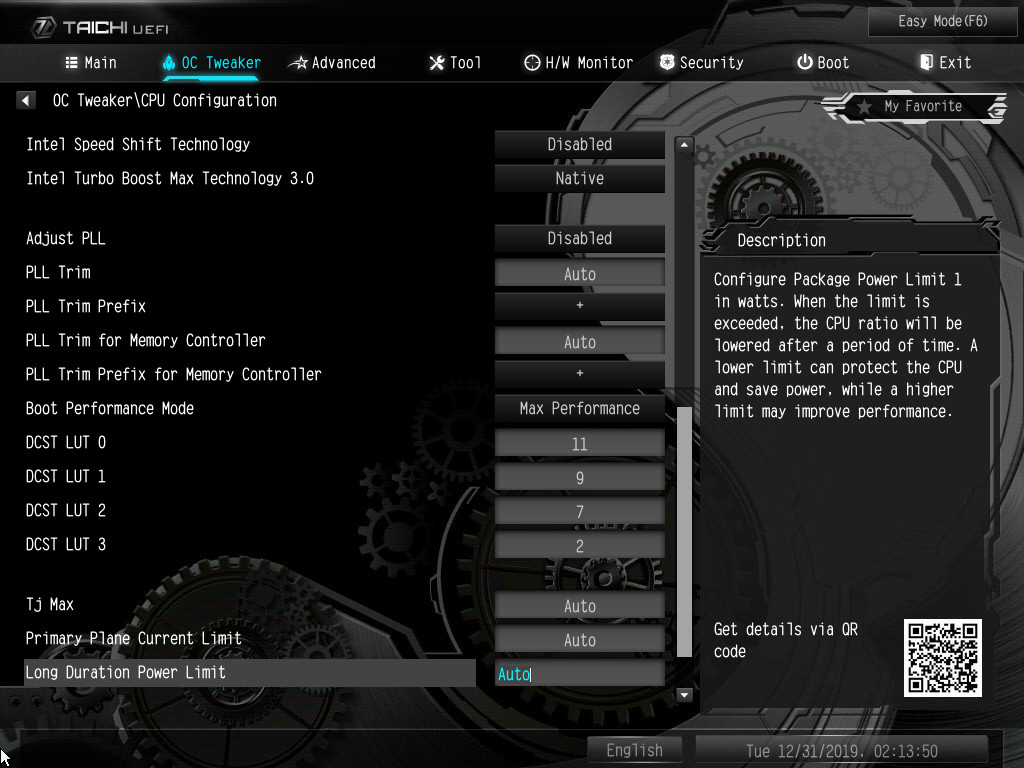Open the Advanced tab
Image resolution: width=1024 pixels, height=768 pixels.
click(332, 62)
